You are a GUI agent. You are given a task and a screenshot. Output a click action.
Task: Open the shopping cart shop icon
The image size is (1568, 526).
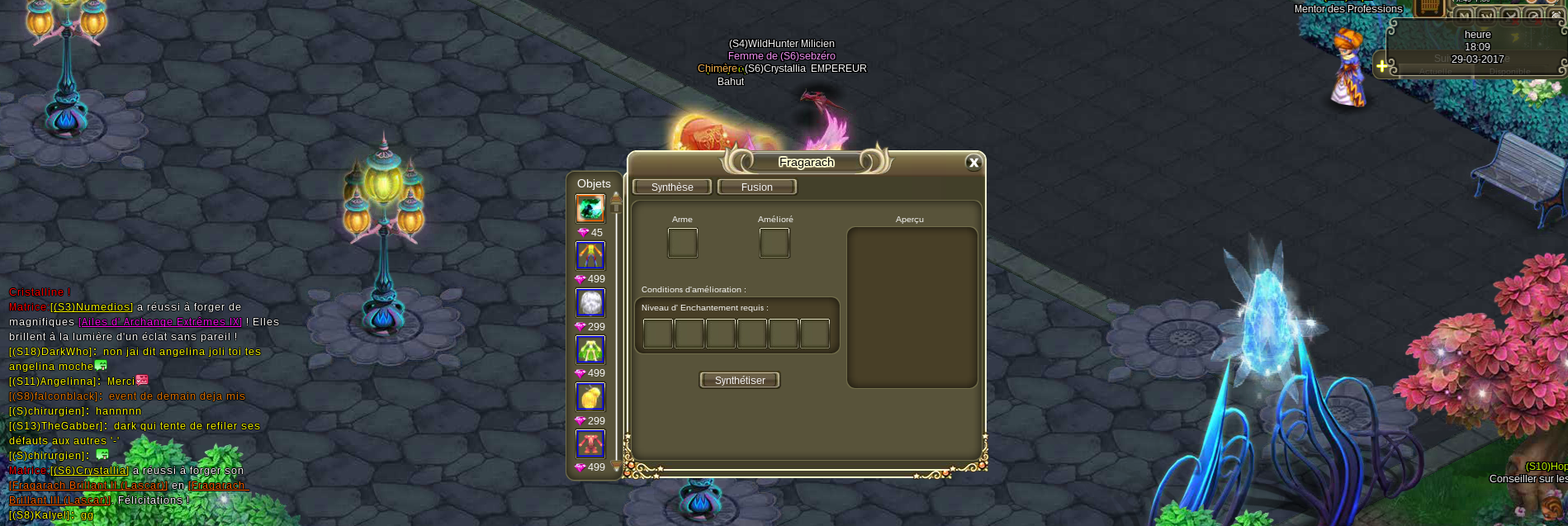point(1430,7)
